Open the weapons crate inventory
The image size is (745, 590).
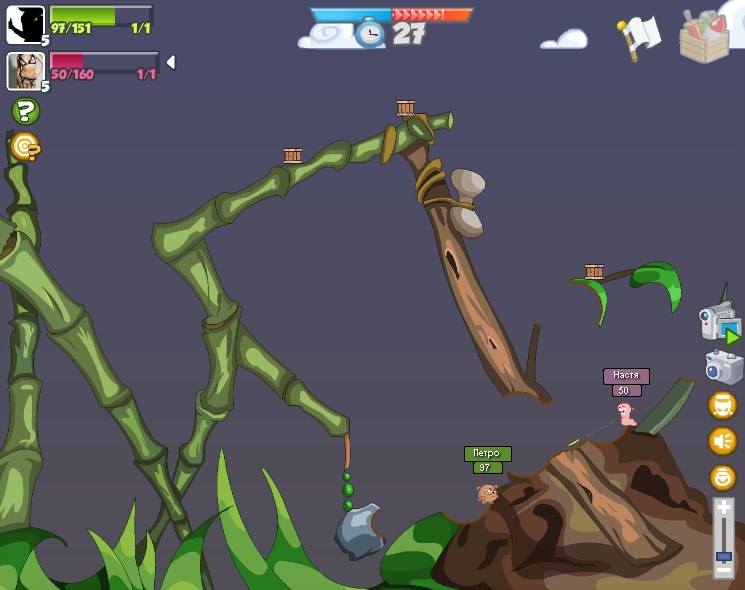[x=704, y=37]
